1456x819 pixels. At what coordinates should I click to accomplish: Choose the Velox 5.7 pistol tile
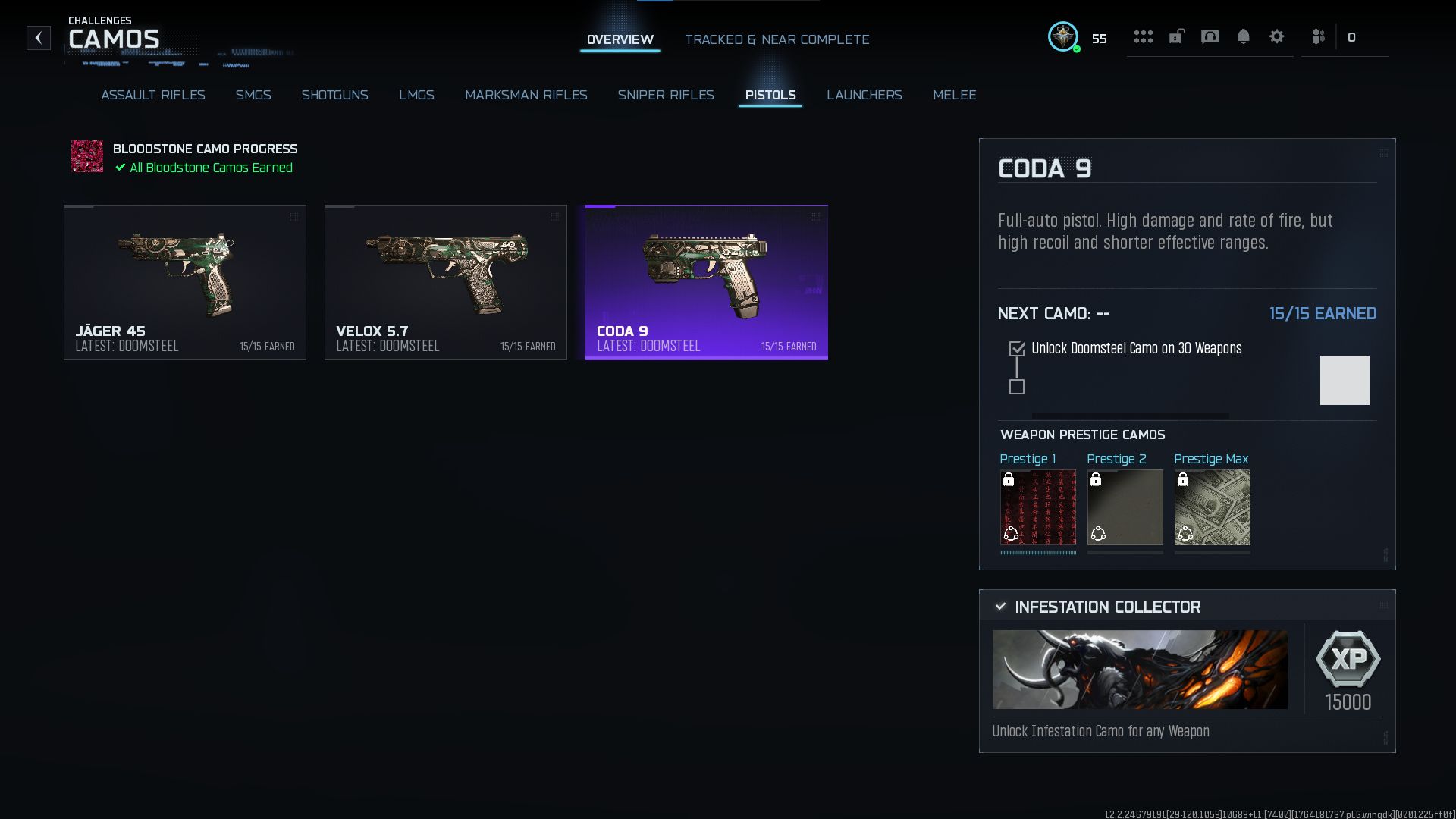(446, 282)
